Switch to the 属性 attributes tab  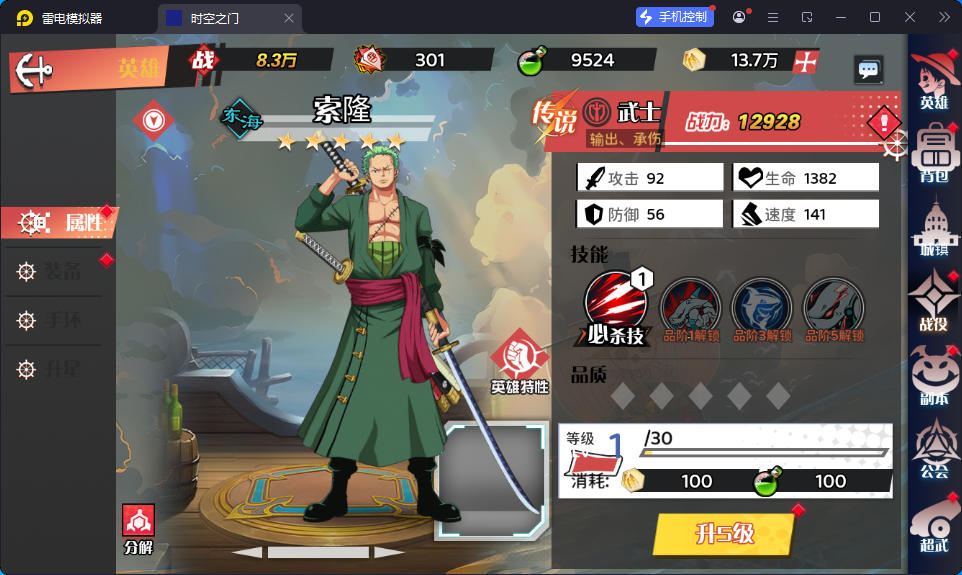61,223
